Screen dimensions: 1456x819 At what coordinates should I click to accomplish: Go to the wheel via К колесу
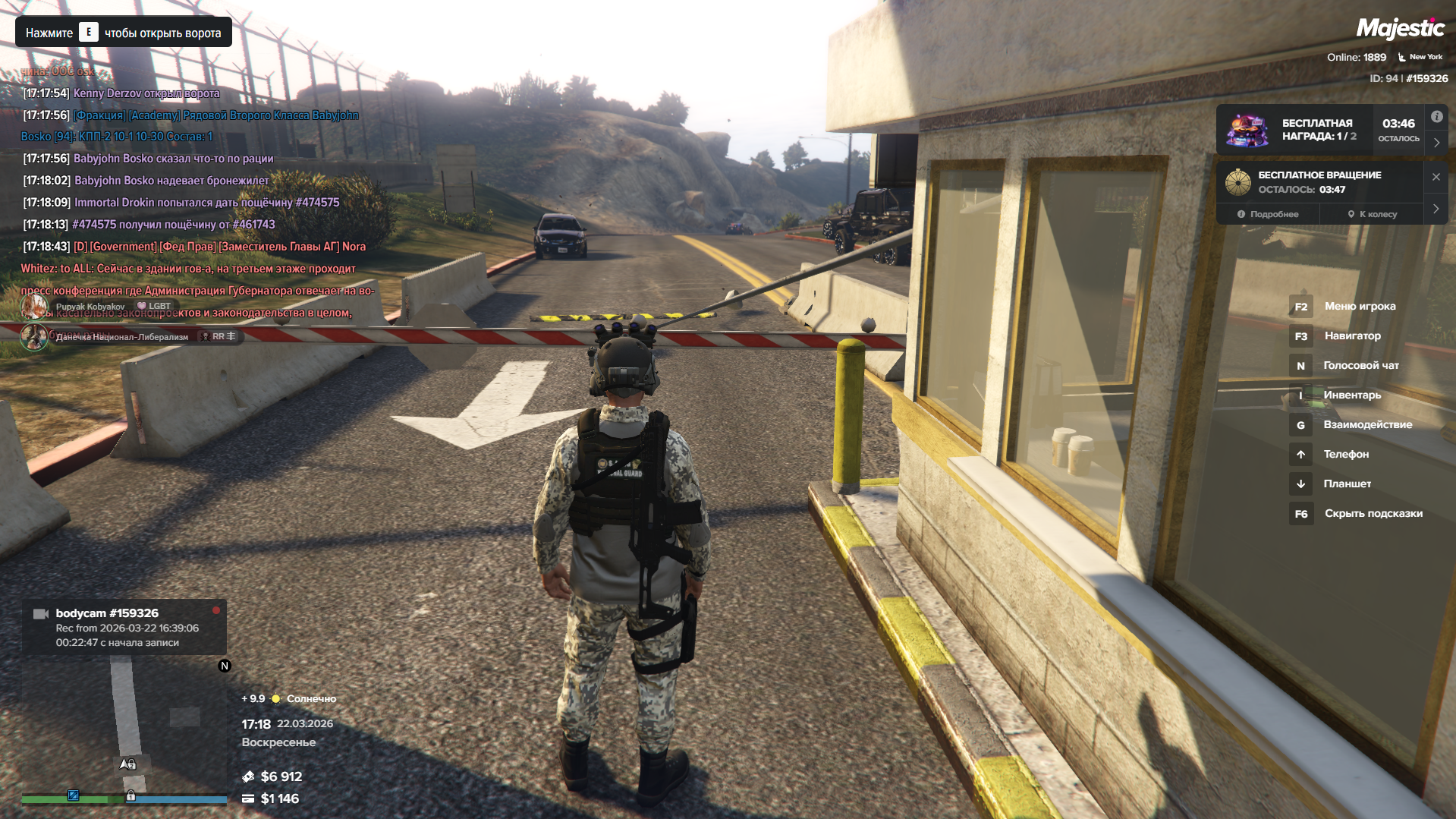(1372, 214)
